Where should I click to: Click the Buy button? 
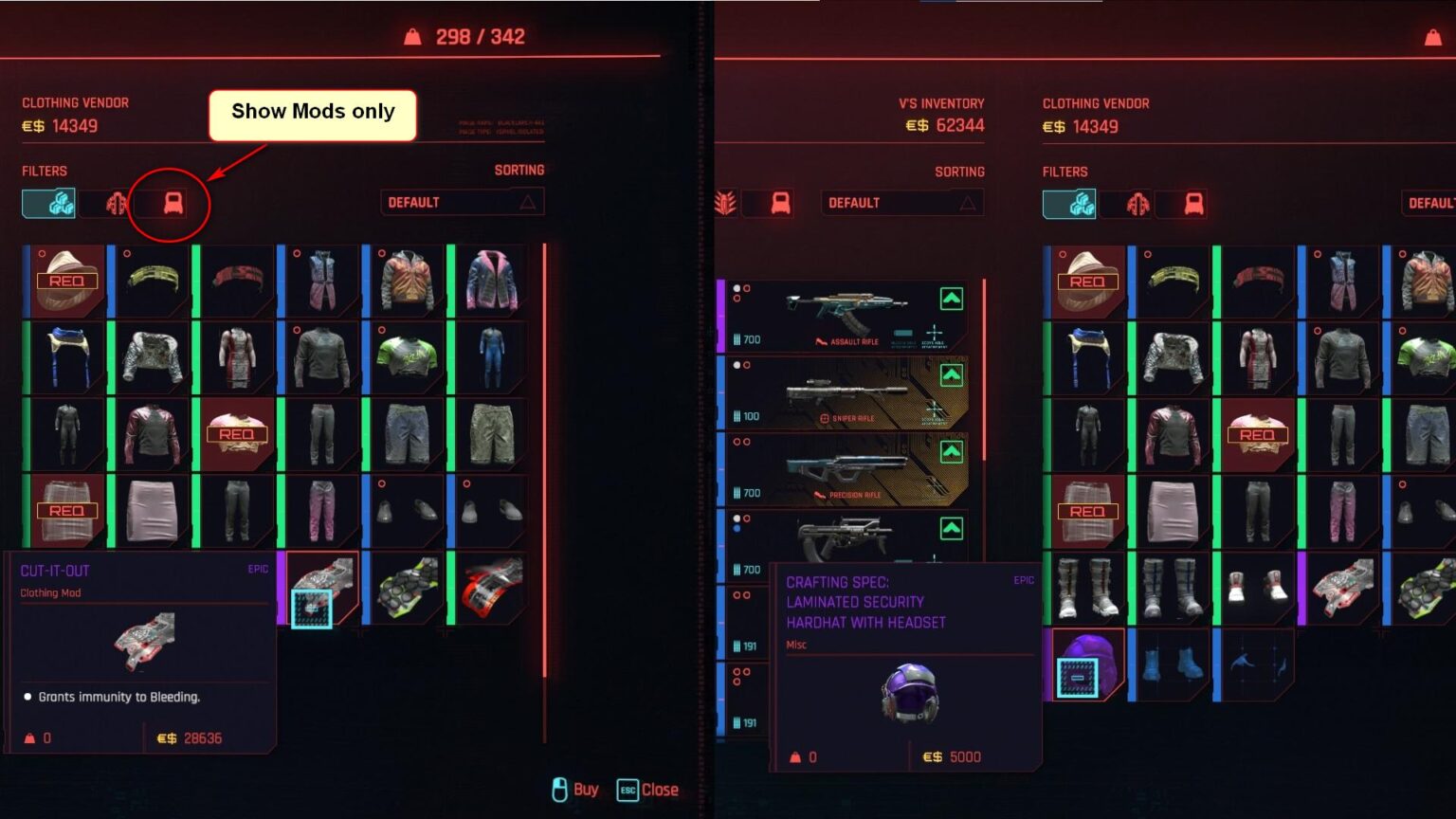coord(576,789)
